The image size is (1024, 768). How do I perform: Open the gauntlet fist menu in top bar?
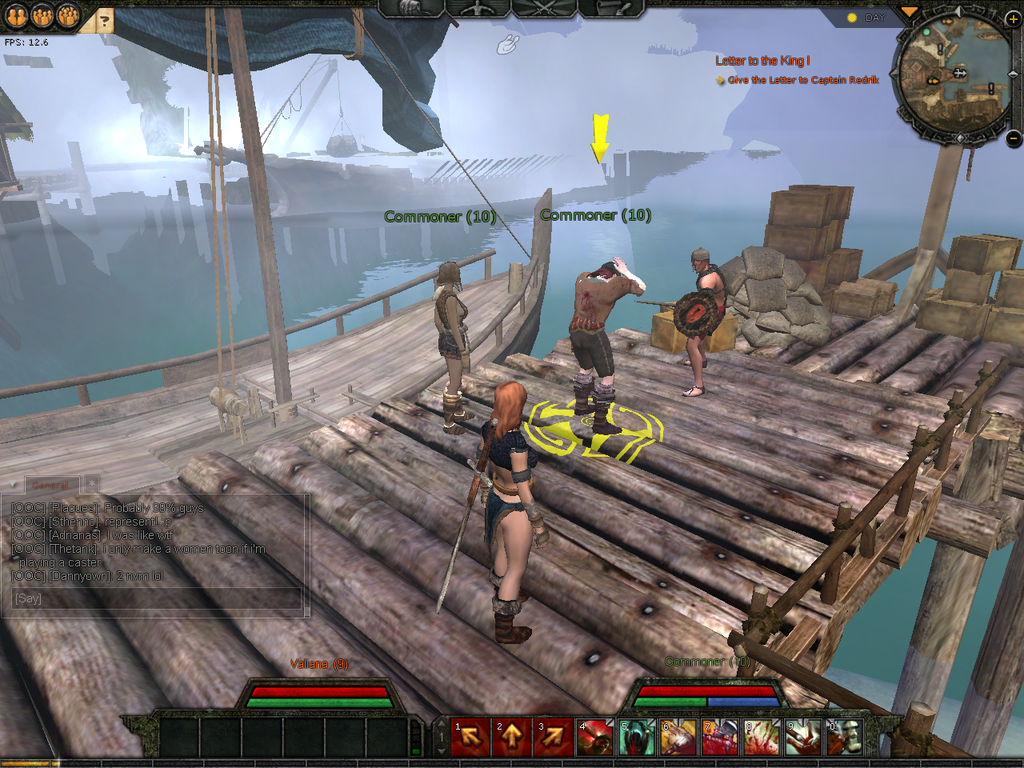410,8
